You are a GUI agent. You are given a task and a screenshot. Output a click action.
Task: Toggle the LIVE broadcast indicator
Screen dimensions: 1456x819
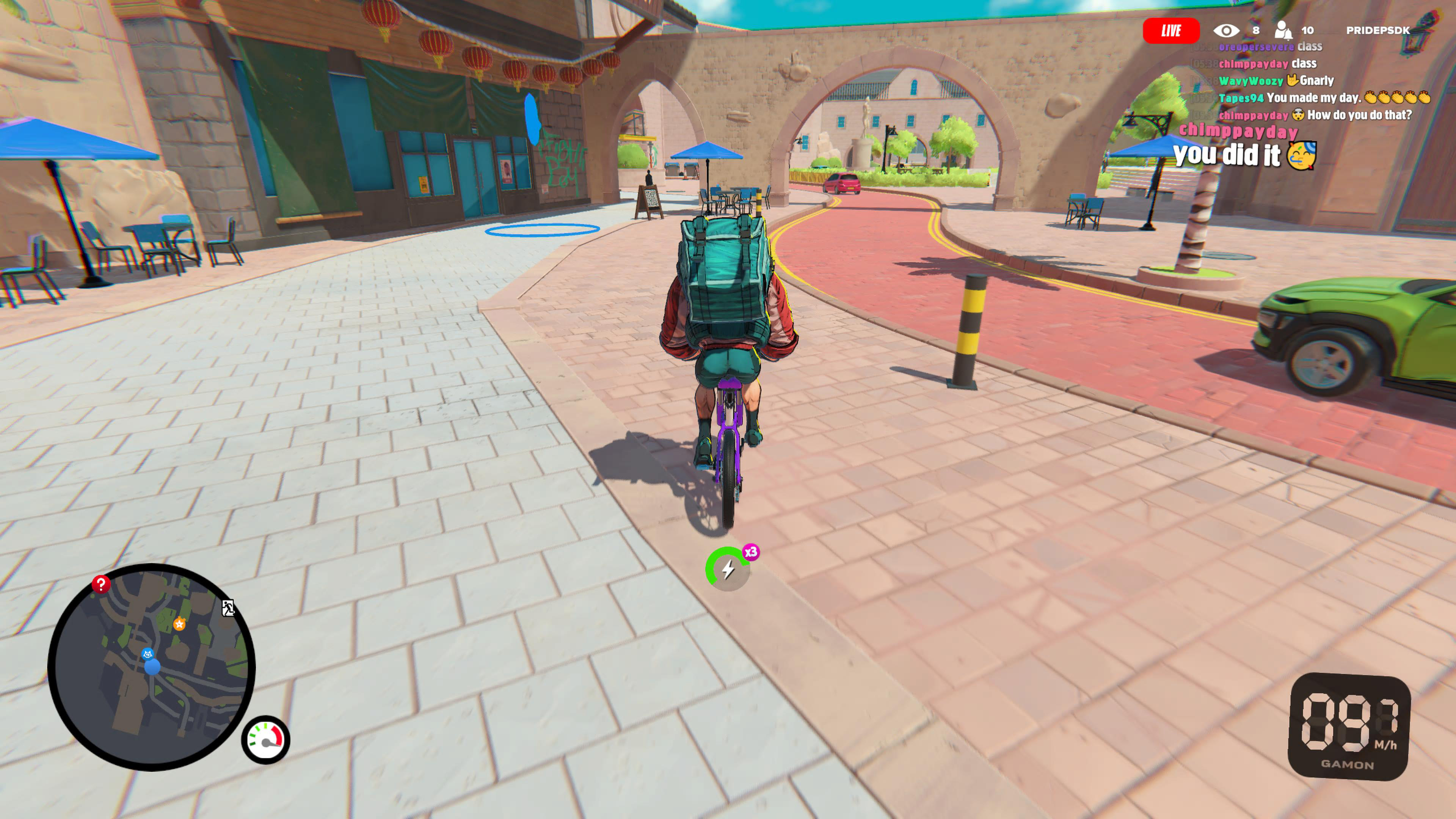pyautogui.click(x=1172, y=30)
